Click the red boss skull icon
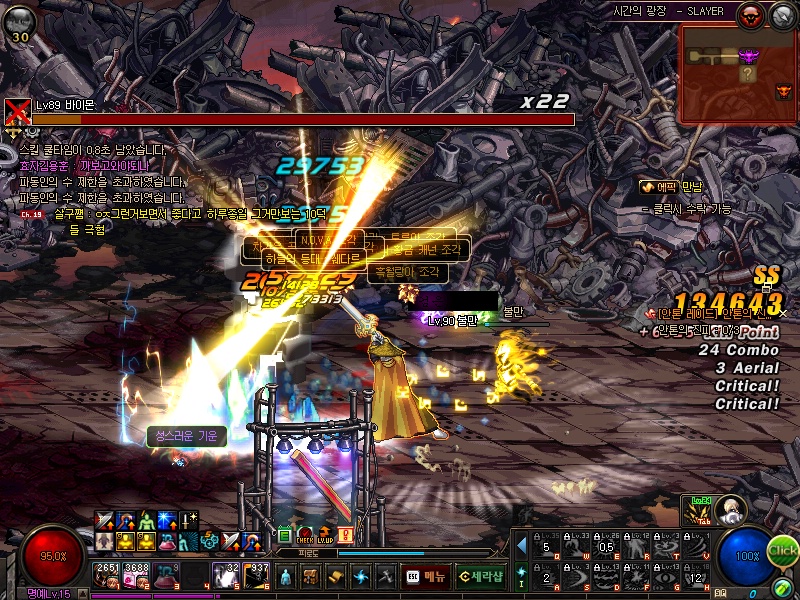 749,14
